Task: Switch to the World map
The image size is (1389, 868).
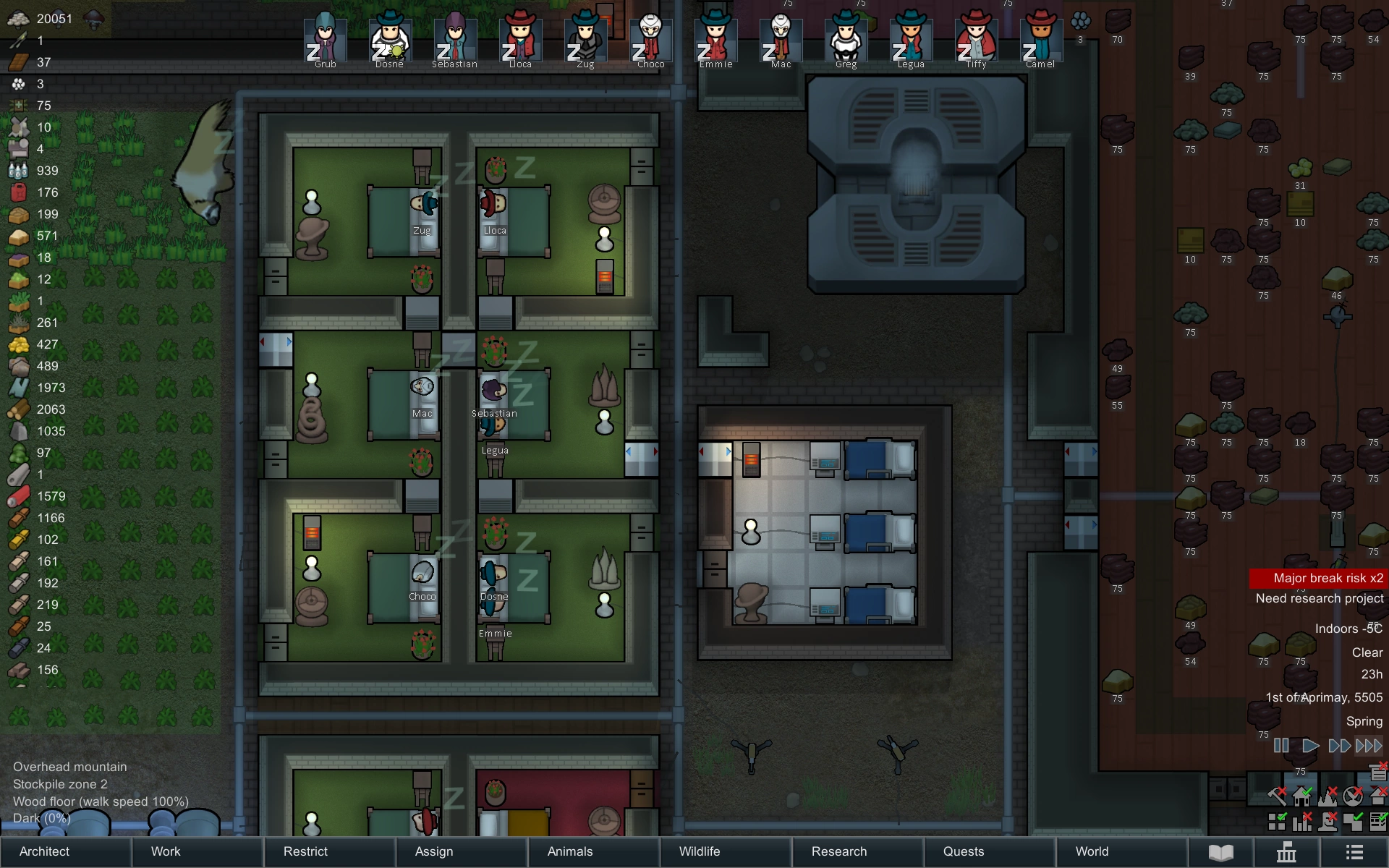Action: [x=1092, y=851]
